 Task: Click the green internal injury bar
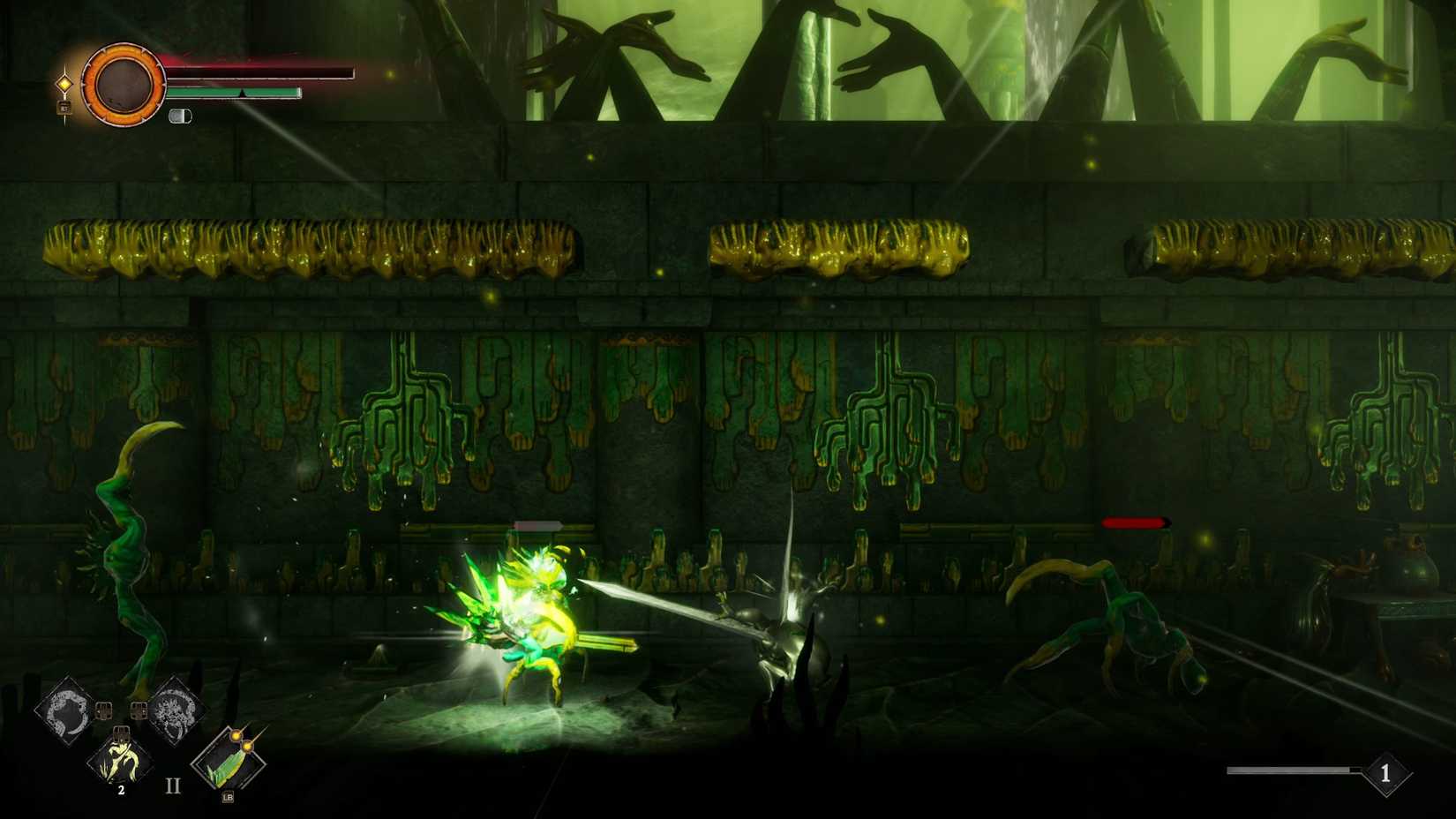point(234,93)
